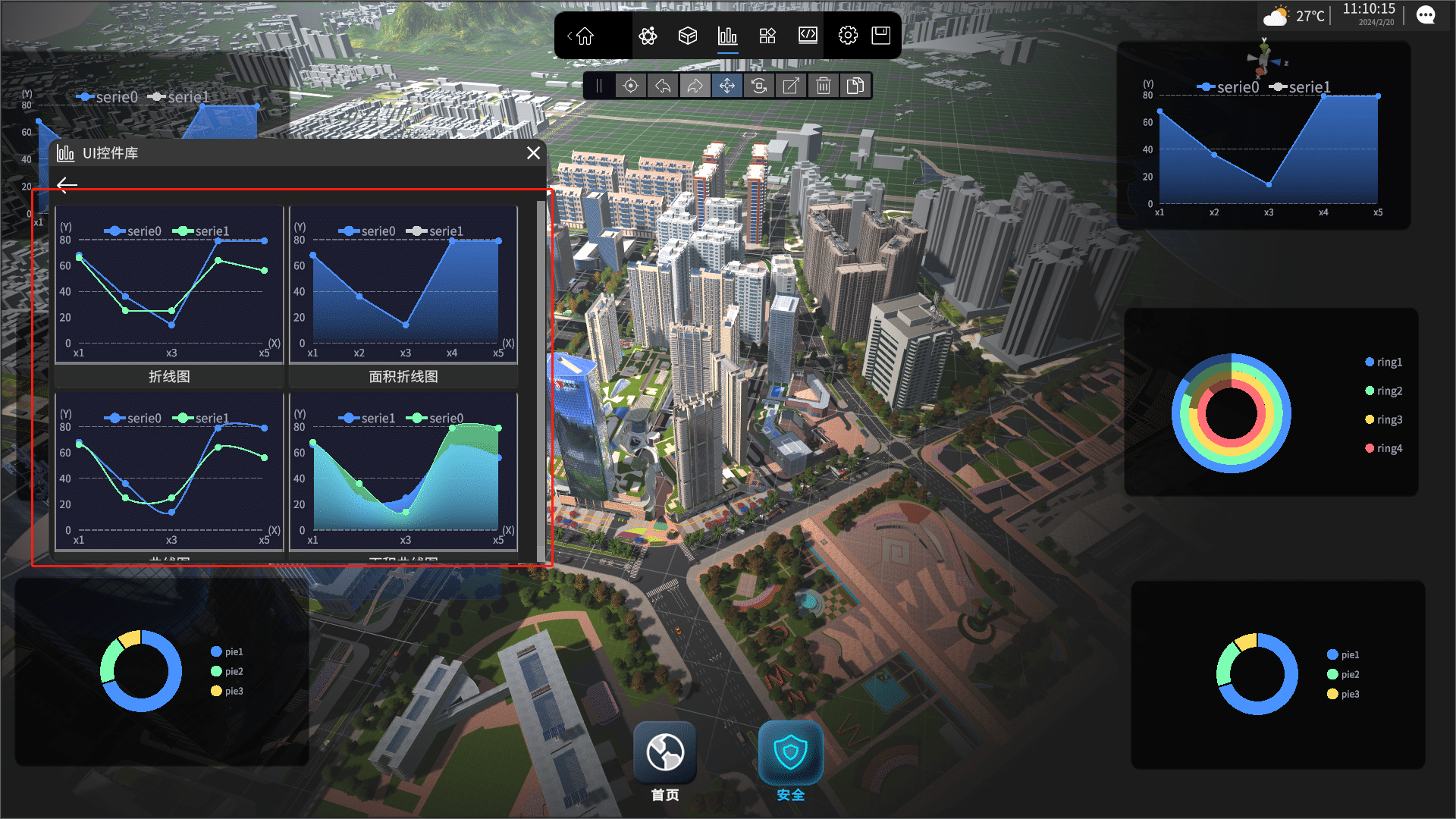Copy with the duplicate pages button

855,86
